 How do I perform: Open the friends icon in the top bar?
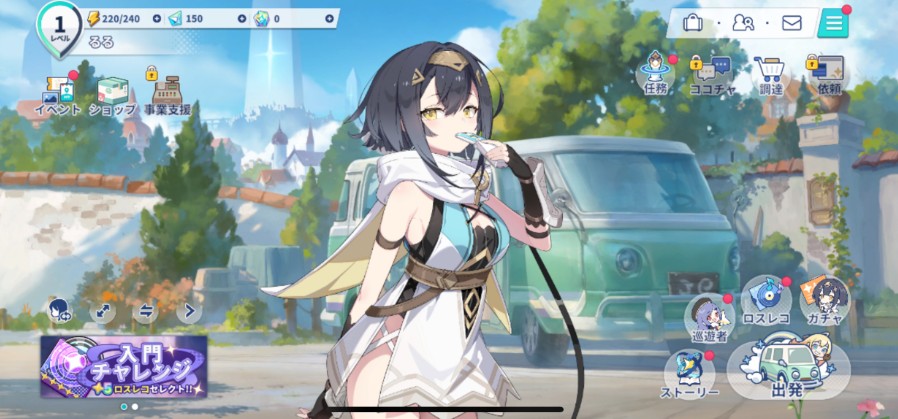pyautogui.click(x=743, y=22)
